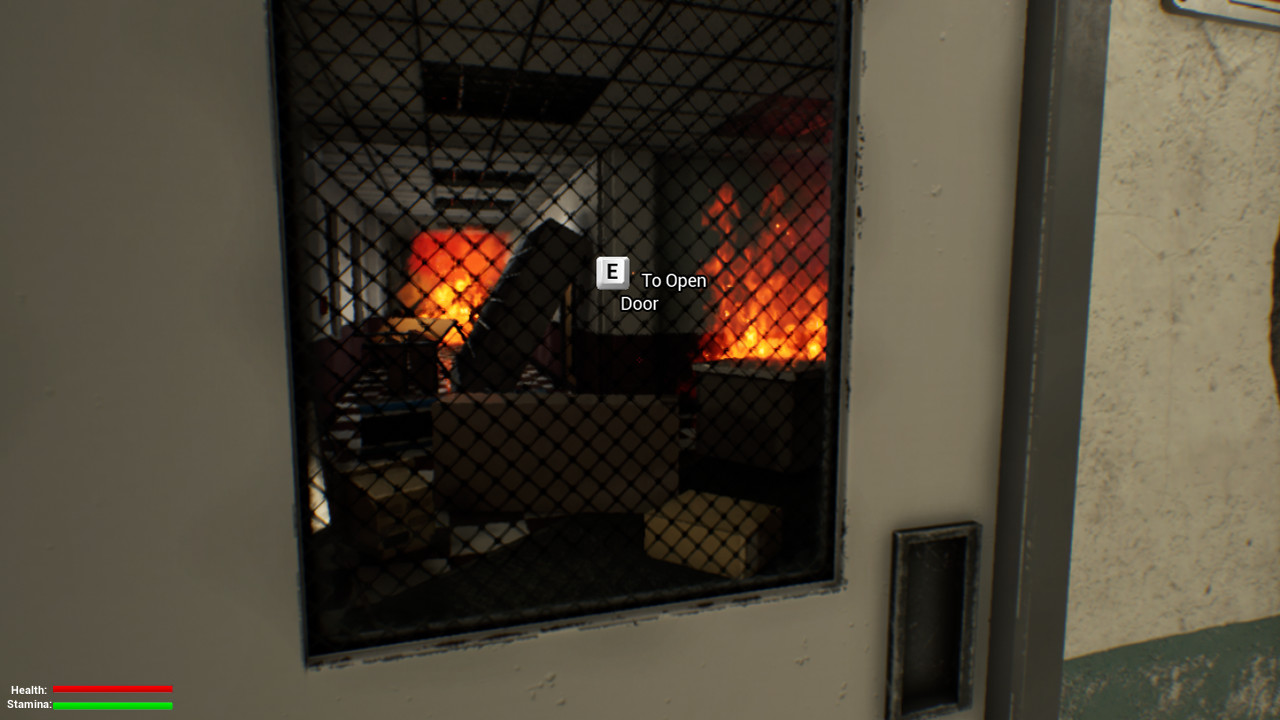Click the E key interaction icon
The width and height of the screenshot is (1280, 720).
[x=612, y=271]
